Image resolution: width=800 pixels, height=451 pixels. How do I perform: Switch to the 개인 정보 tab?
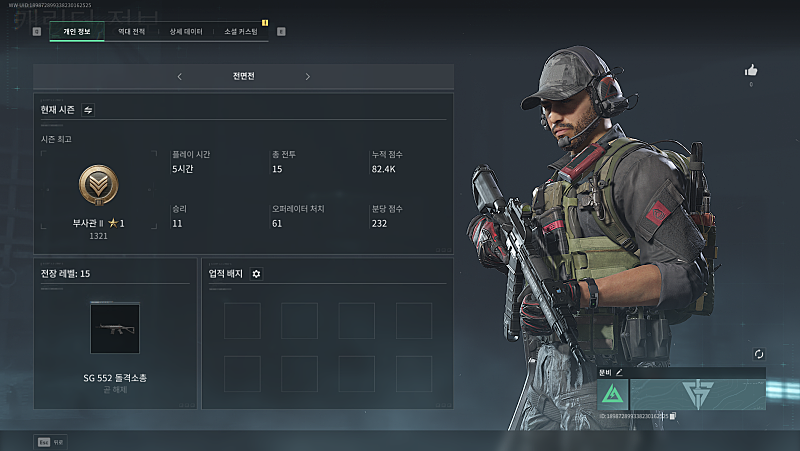[x=76, y=32]
